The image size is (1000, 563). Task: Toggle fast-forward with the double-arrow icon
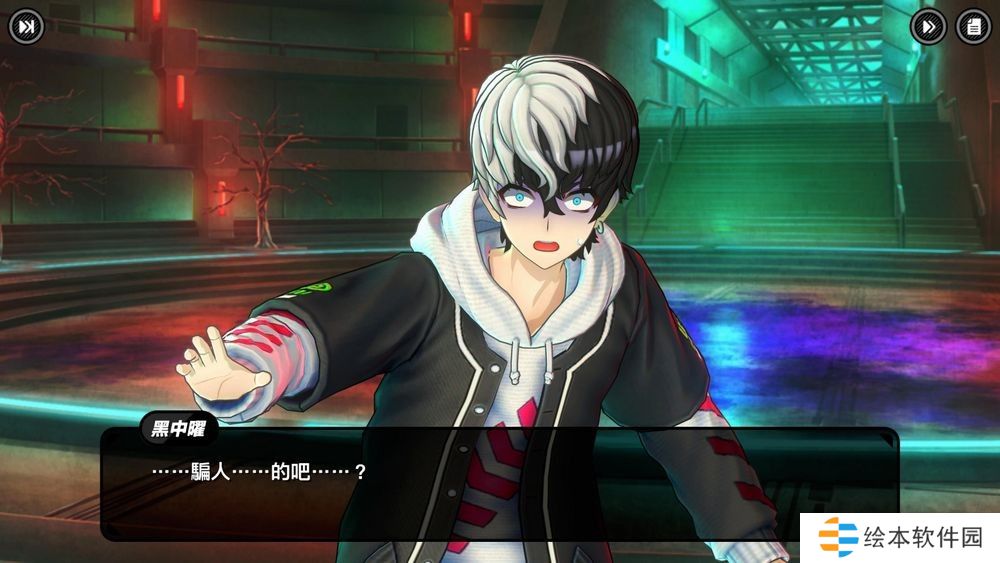(x=929, y=27)
